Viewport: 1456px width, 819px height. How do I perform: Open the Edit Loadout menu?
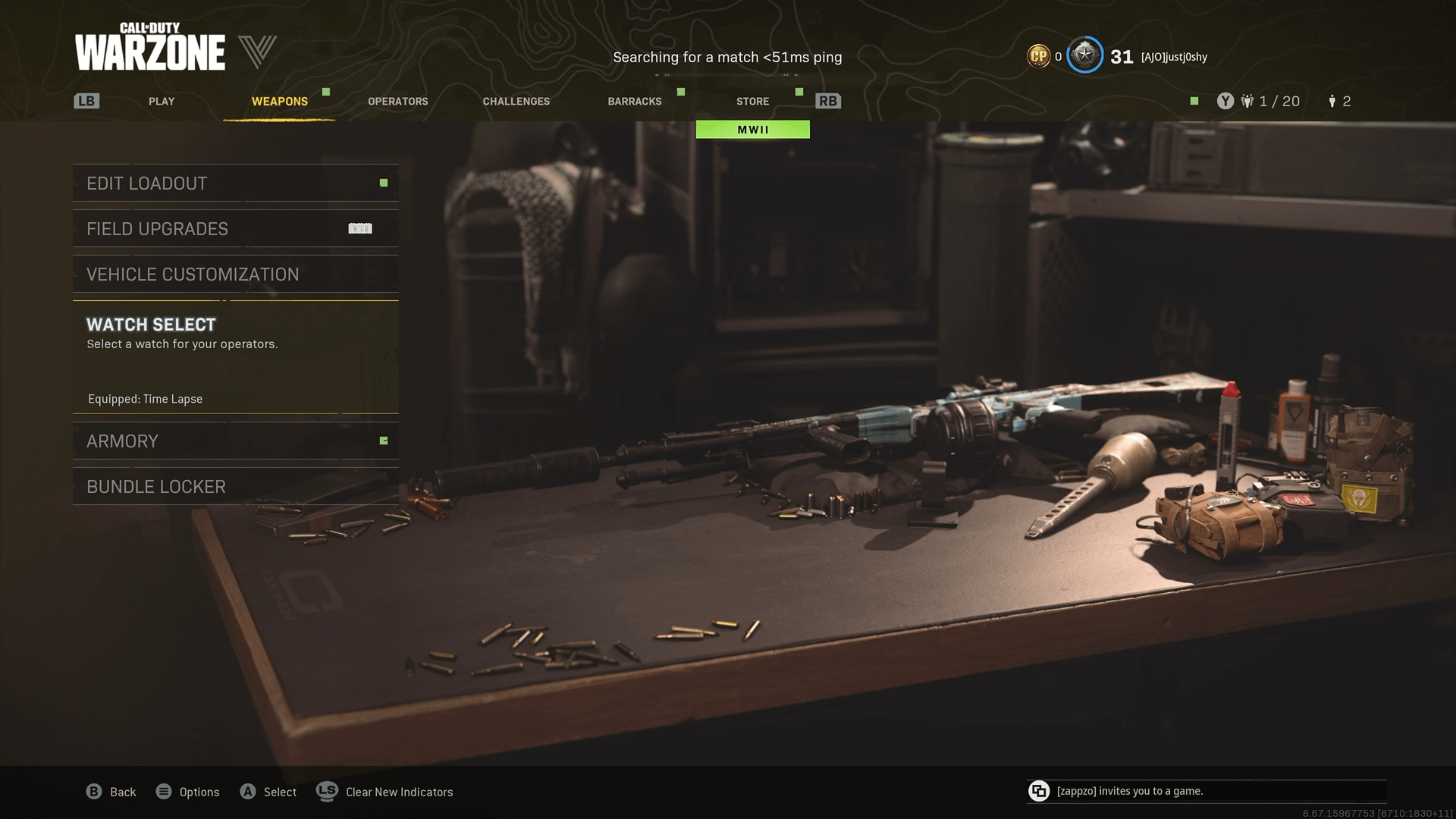[x=235, y=184]
